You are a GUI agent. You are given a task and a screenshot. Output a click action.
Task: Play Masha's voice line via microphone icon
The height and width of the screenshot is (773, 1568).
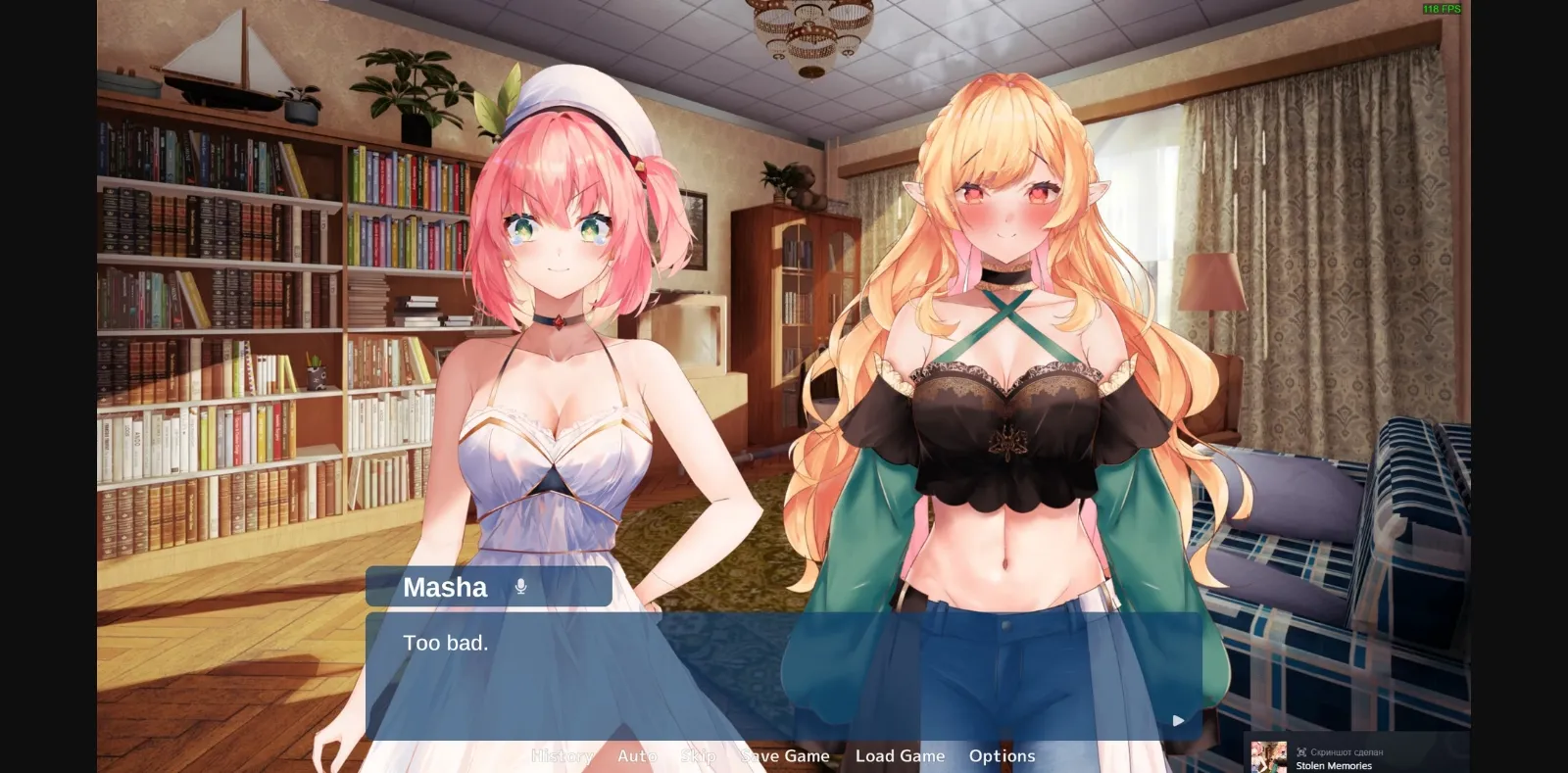click(519, 586)
